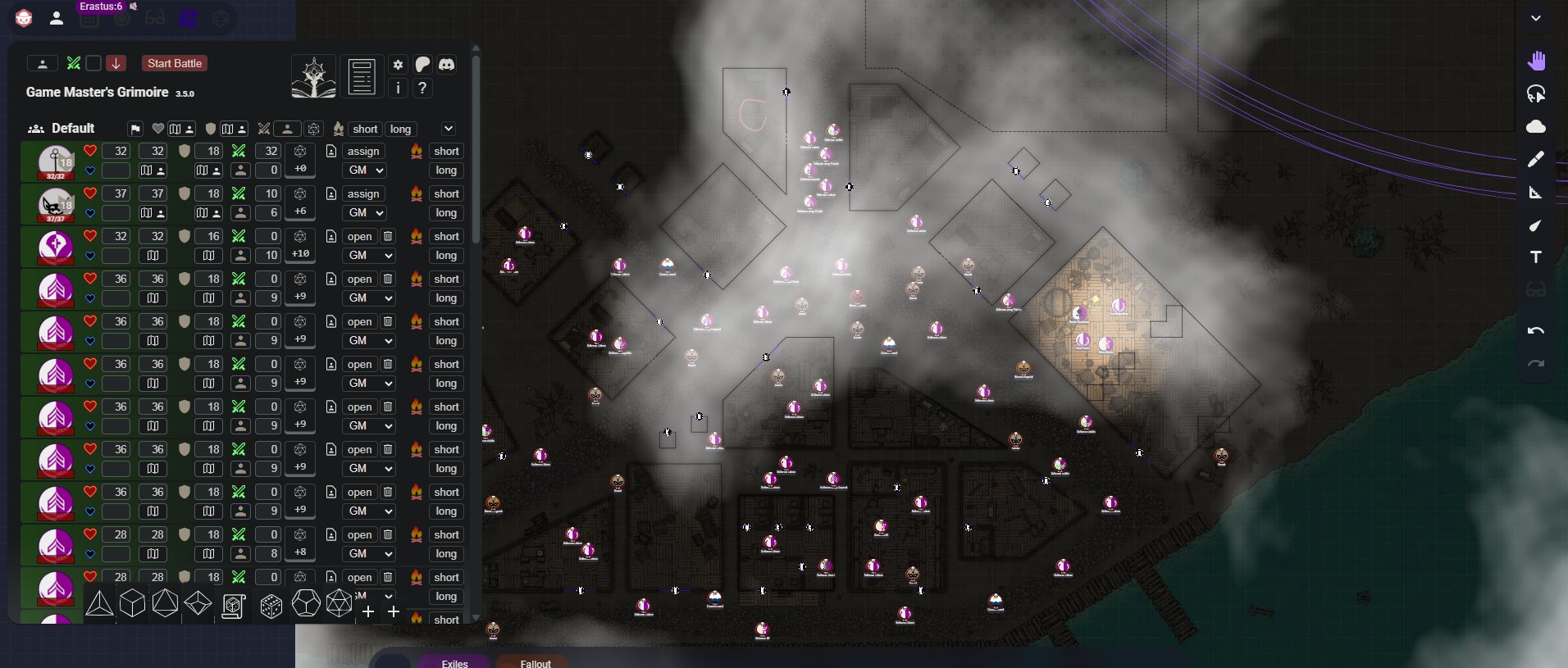Roll the twenty-sided die

tap(339, 604)
